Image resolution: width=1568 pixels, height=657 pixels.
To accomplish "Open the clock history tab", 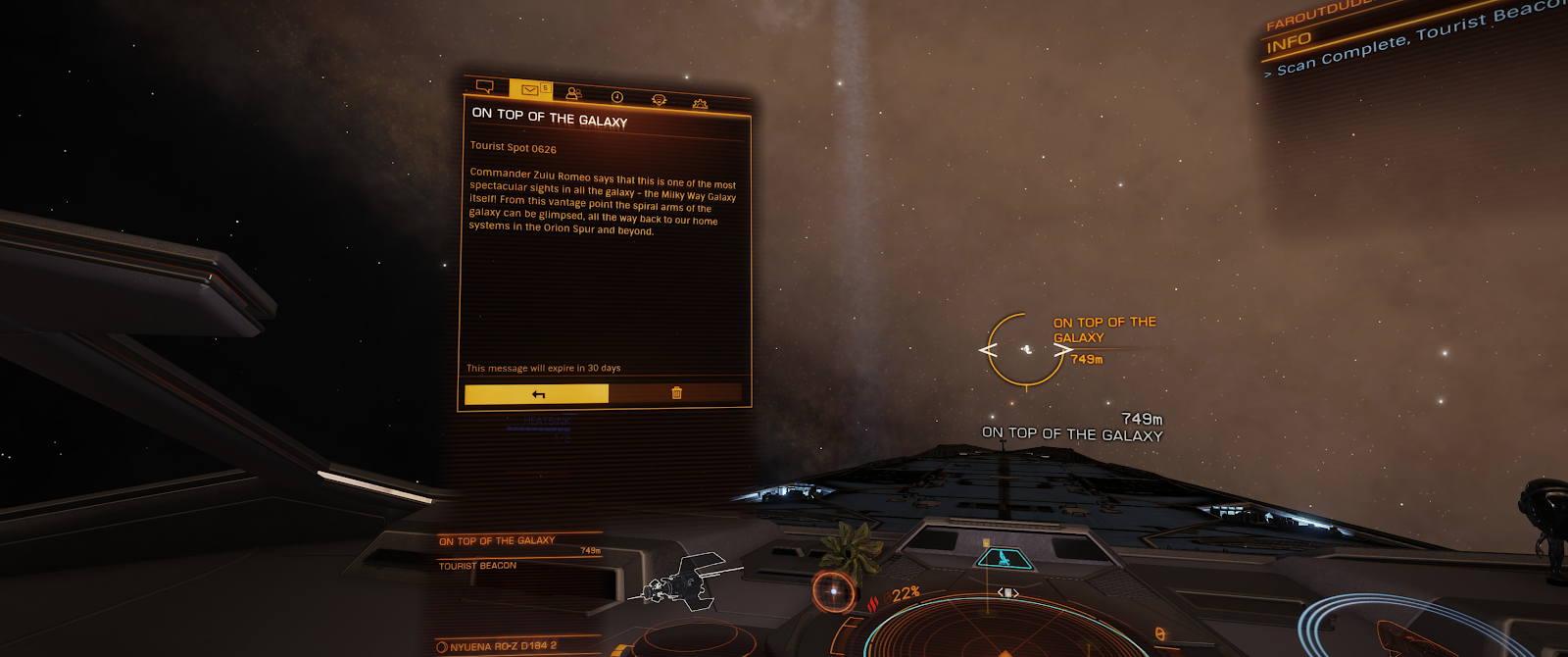I will [x=617, y=96].
